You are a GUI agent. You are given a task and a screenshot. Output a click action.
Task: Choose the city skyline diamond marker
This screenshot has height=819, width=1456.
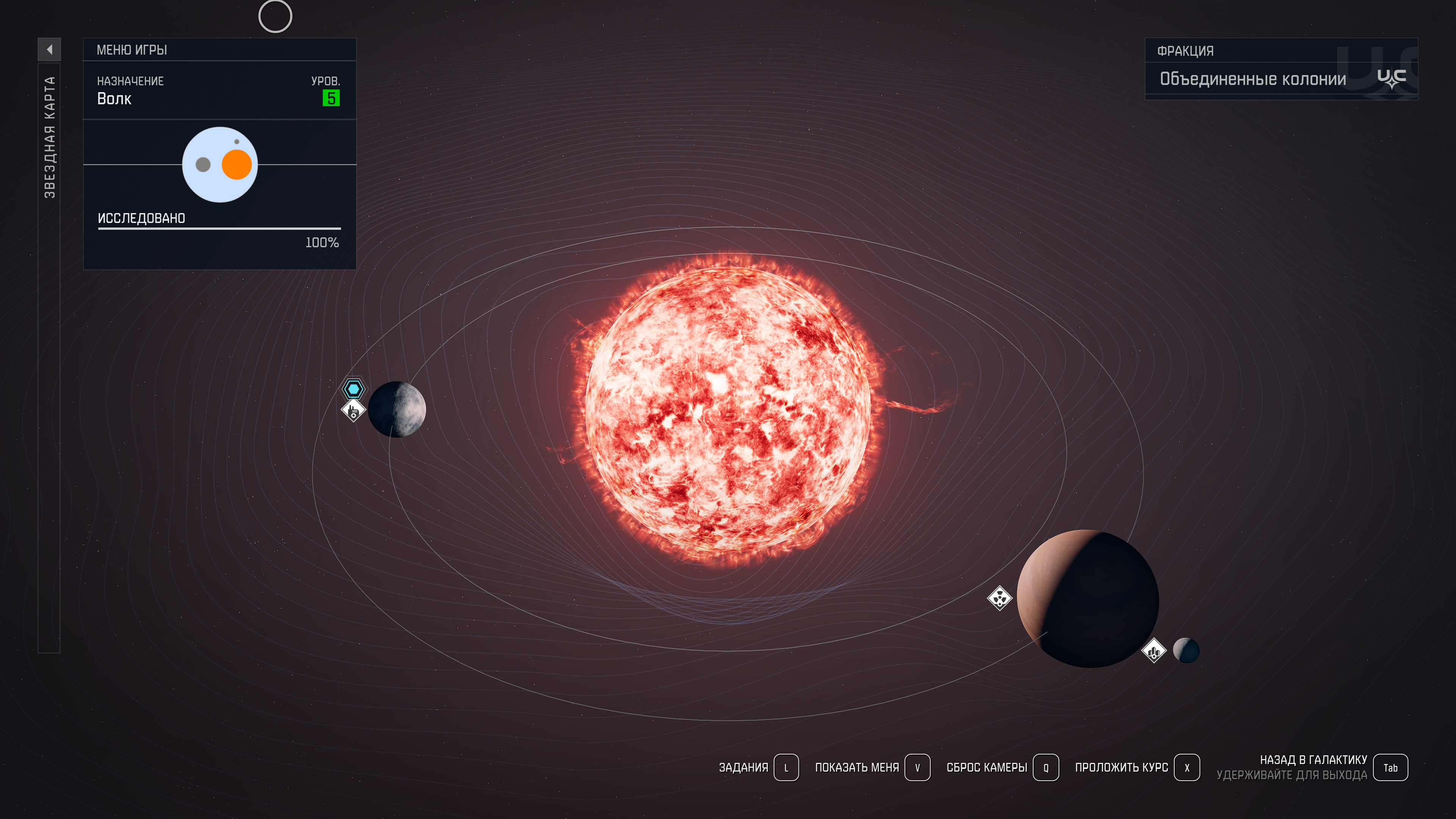click(x=1153, y=651)
